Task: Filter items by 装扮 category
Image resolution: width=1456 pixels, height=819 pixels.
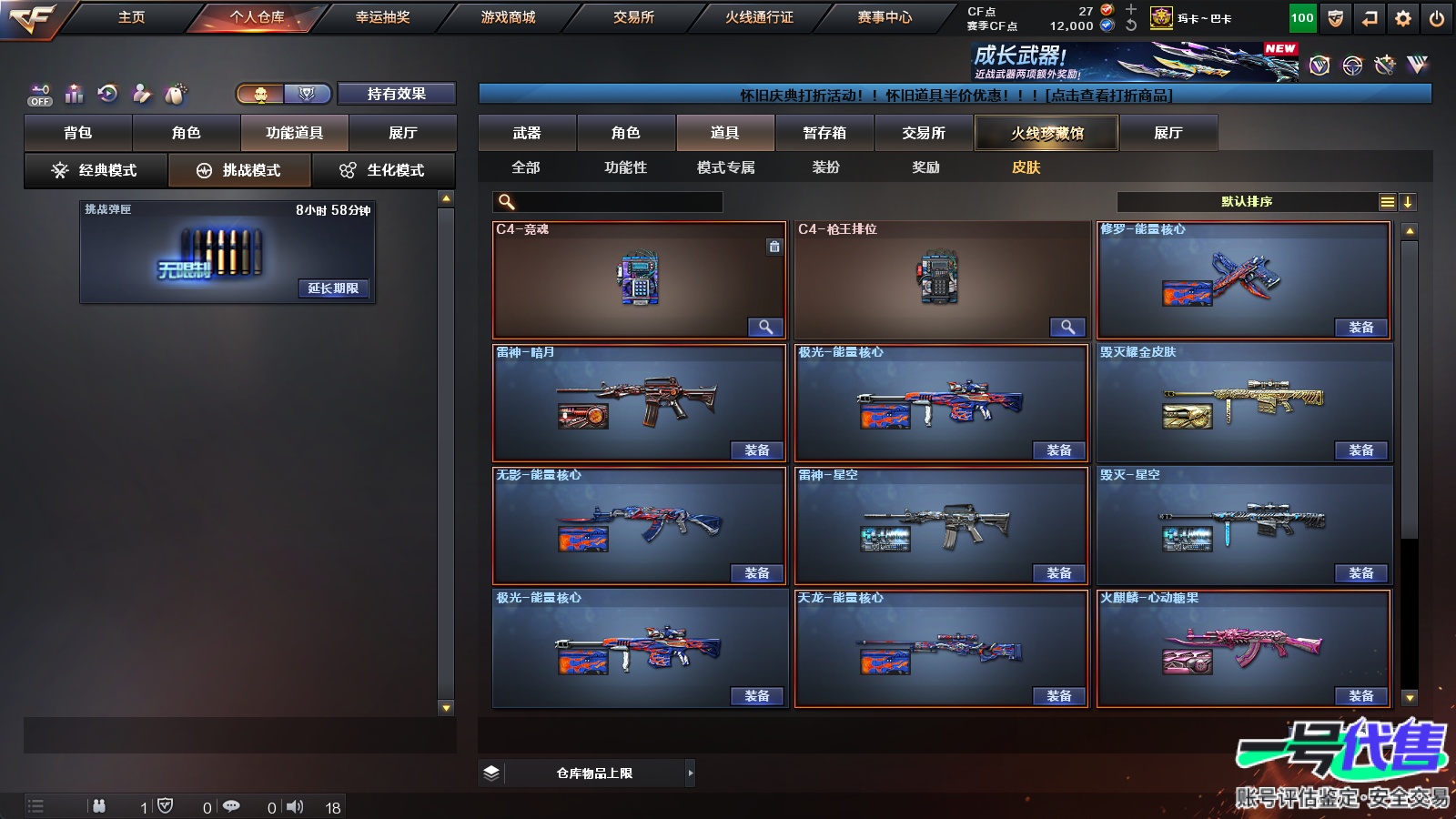Action: pos(826,167)
